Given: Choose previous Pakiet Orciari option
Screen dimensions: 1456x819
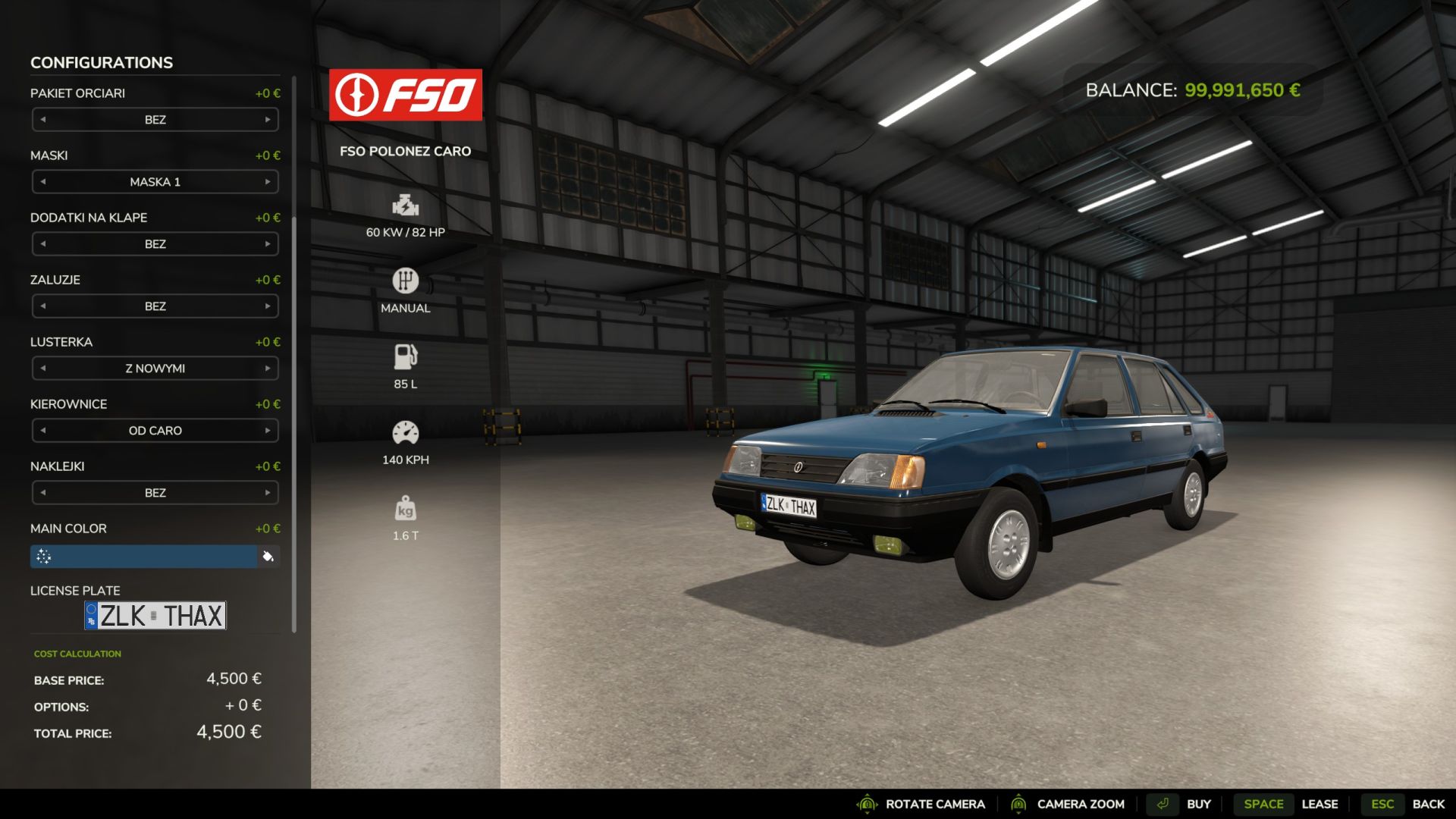Looking at the screenshot, I should click(43, 120).
